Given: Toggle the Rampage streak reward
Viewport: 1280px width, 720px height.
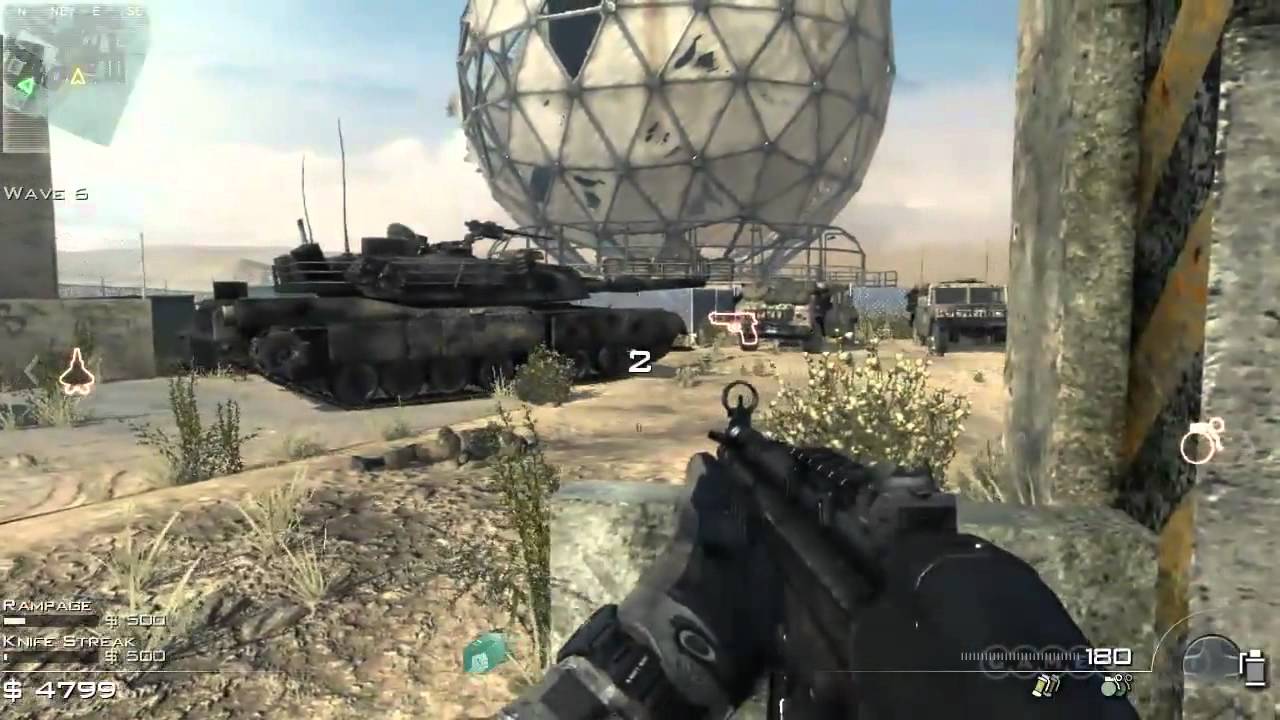Looking at the screenshot, I should (46, 605).
